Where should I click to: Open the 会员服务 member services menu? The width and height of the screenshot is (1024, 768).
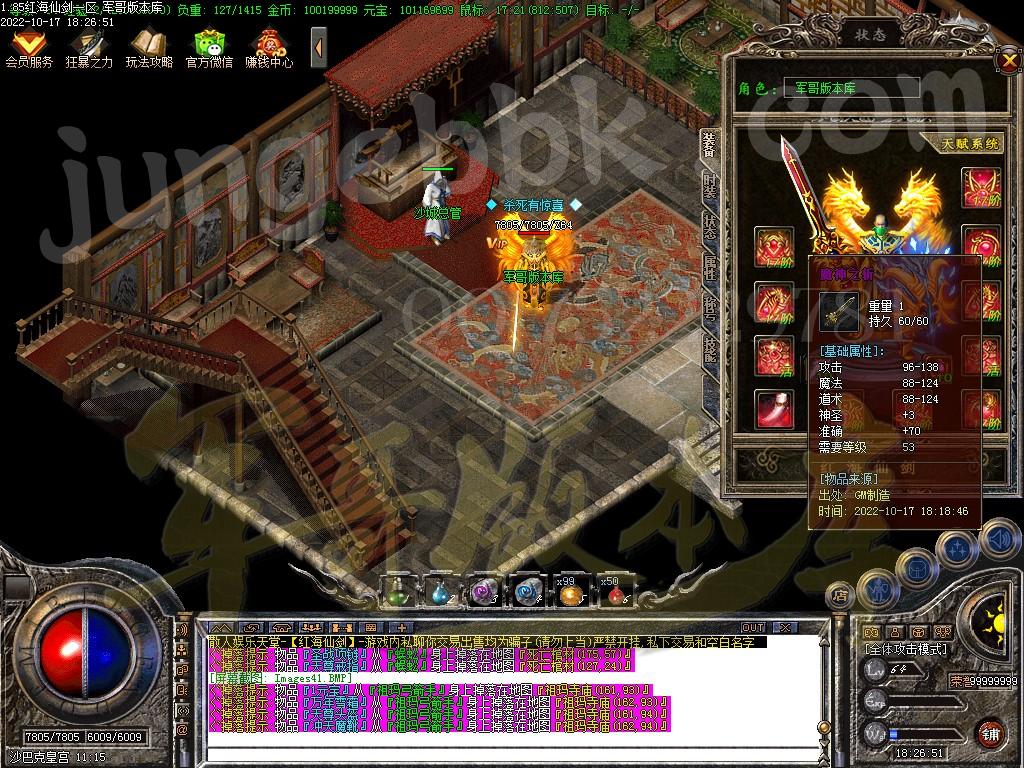point(29,47)
